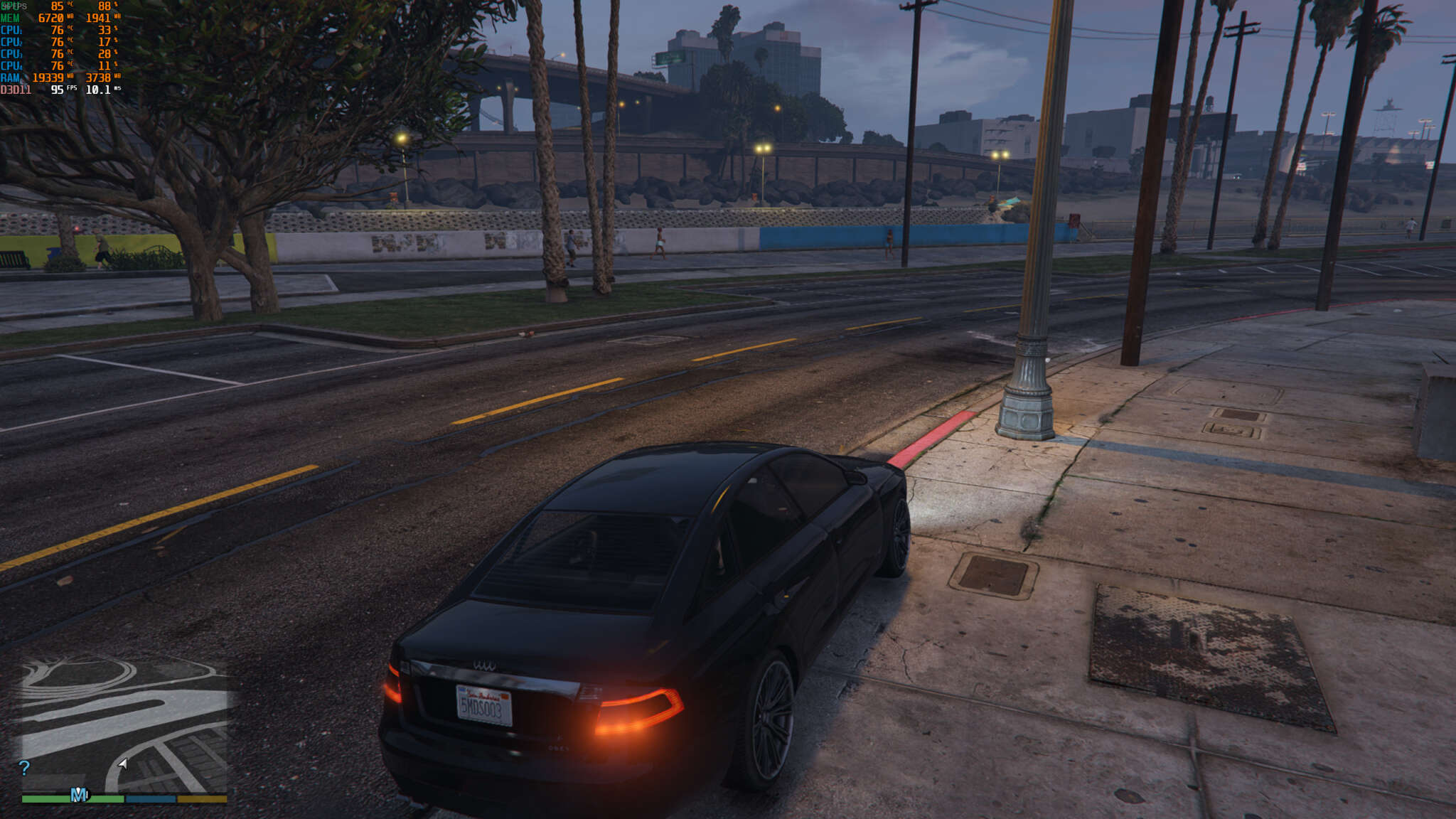Click the CPU4 temperature value in the overlay
The image size is (1456, 819).
click(x=58, y=65)
